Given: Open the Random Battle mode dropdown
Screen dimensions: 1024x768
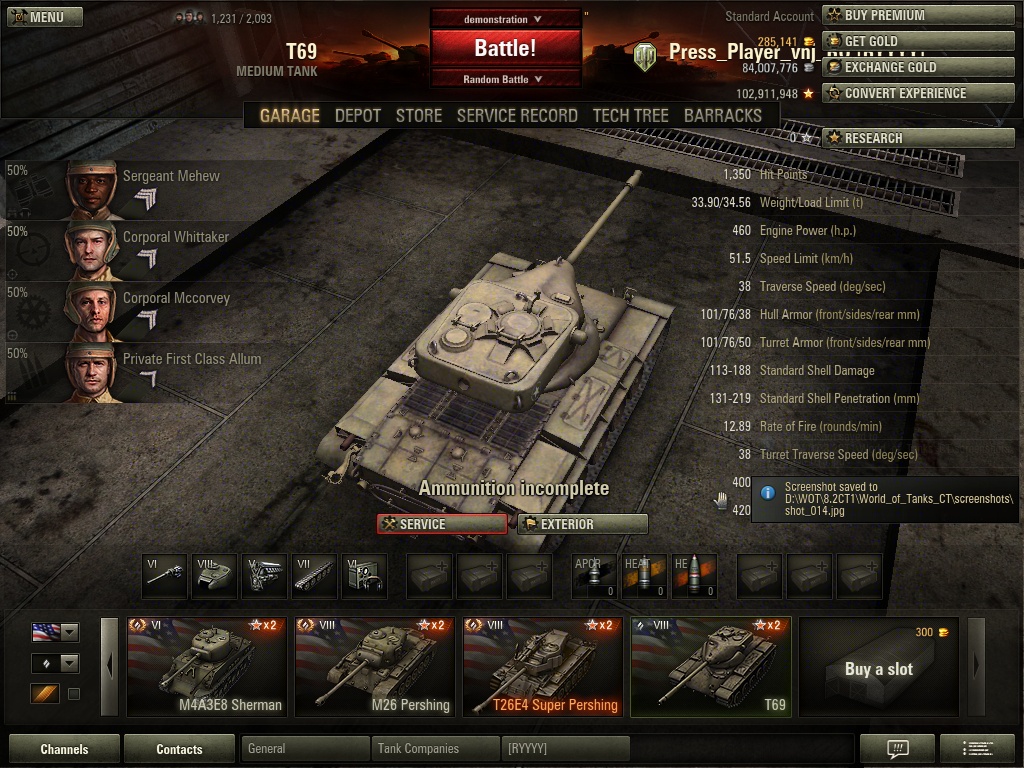Looking at the screenshot, I should click(x=505, y=79).
